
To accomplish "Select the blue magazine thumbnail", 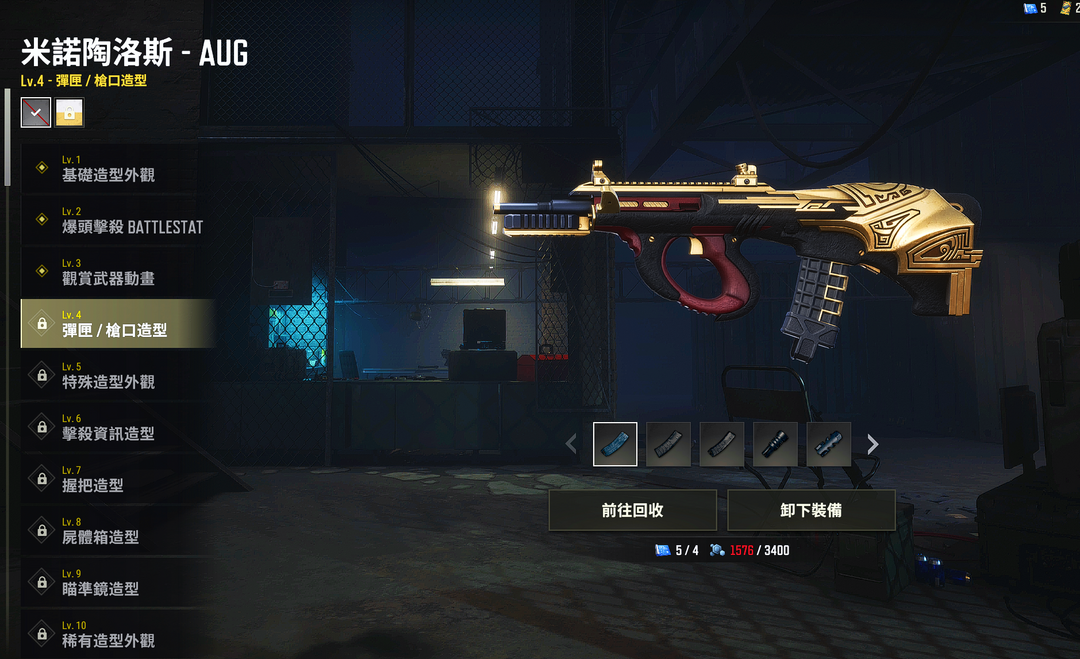I will tap(615, 444).
